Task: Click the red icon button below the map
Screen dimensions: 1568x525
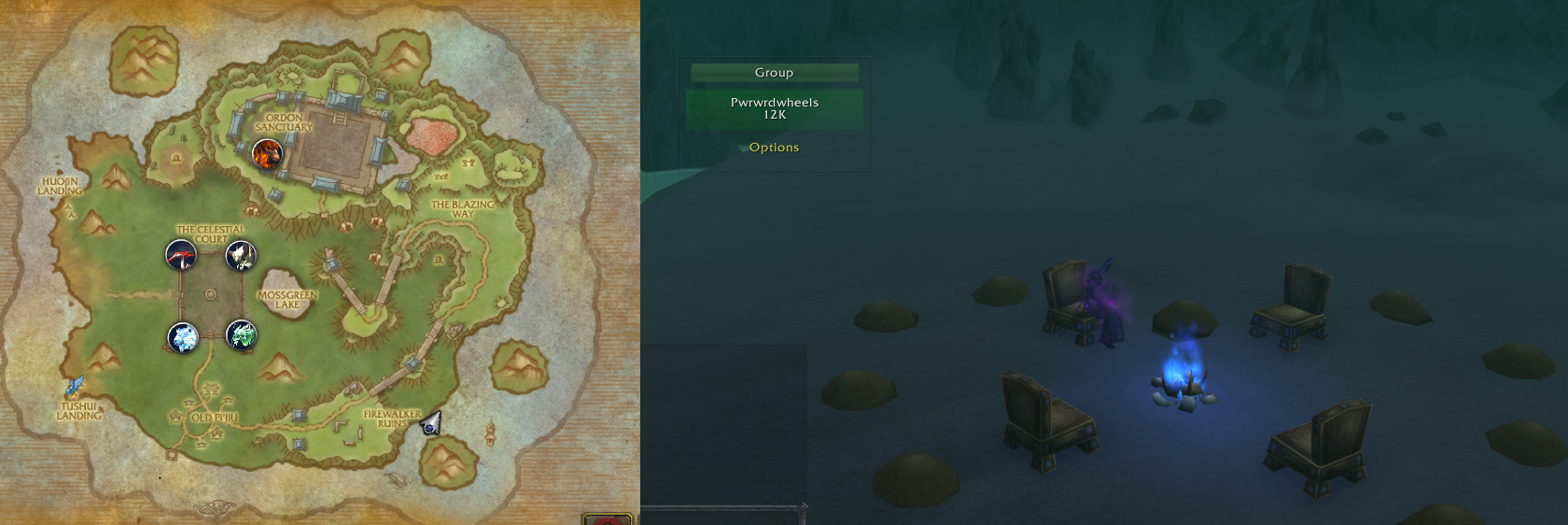Action: pyautogui.click(x=608, y=519)
